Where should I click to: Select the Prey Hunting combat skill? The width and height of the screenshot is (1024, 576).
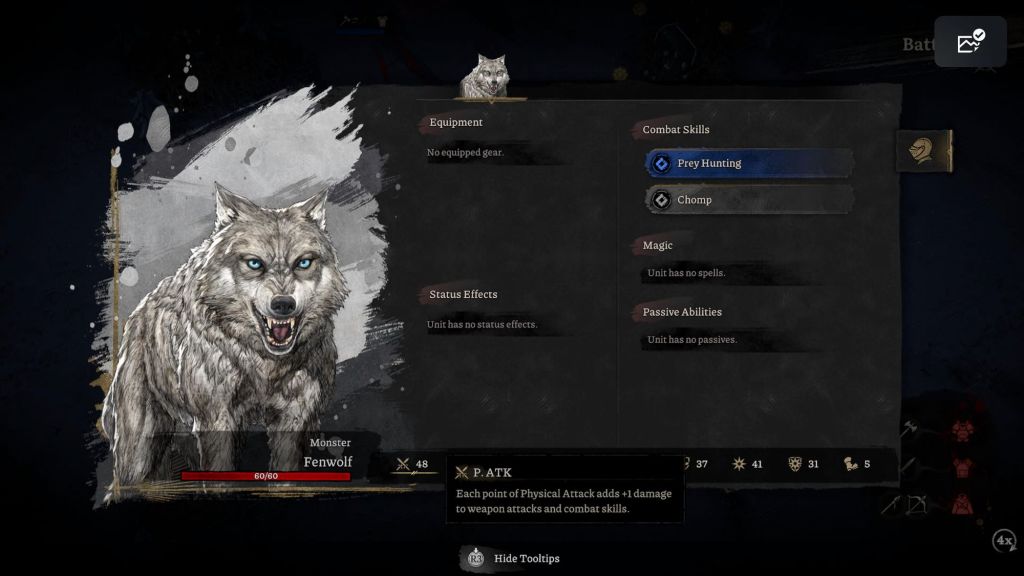pyautogui.click(x=749, y=163)
